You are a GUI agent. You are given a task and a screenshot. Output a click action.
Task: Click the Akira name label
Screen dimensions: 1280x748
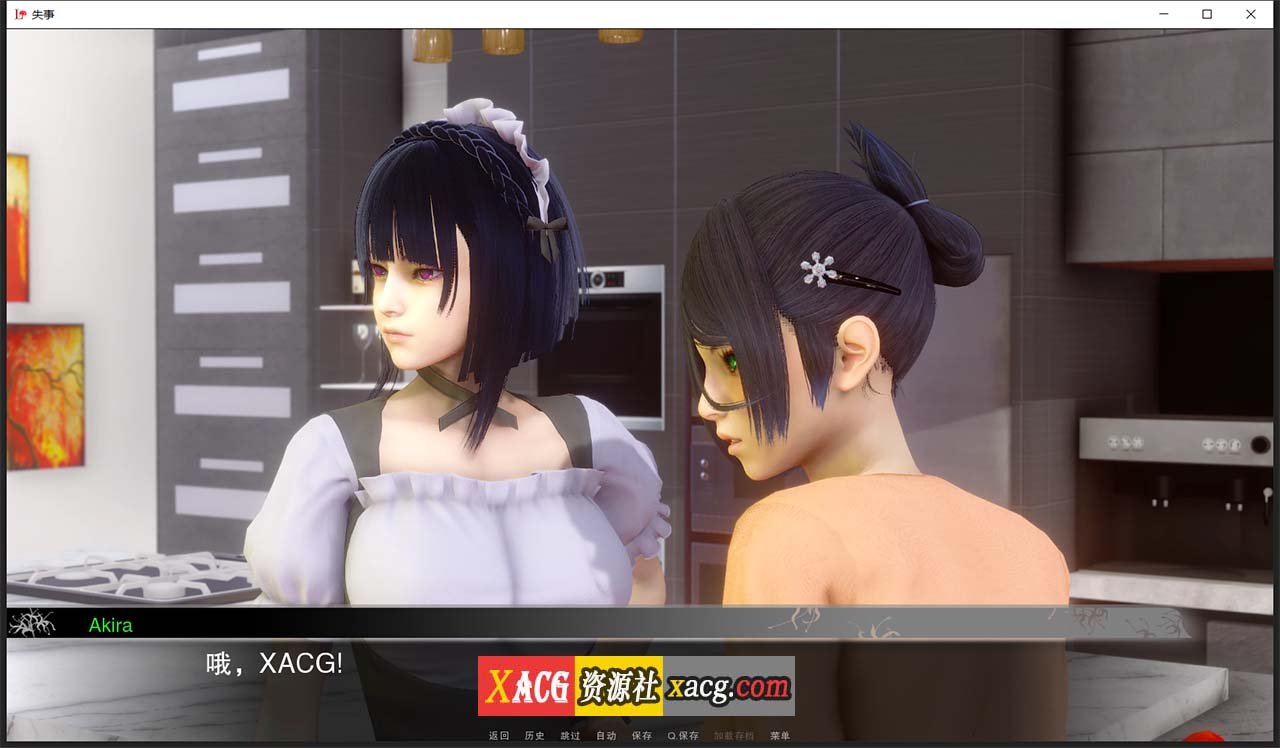(110, 625)
